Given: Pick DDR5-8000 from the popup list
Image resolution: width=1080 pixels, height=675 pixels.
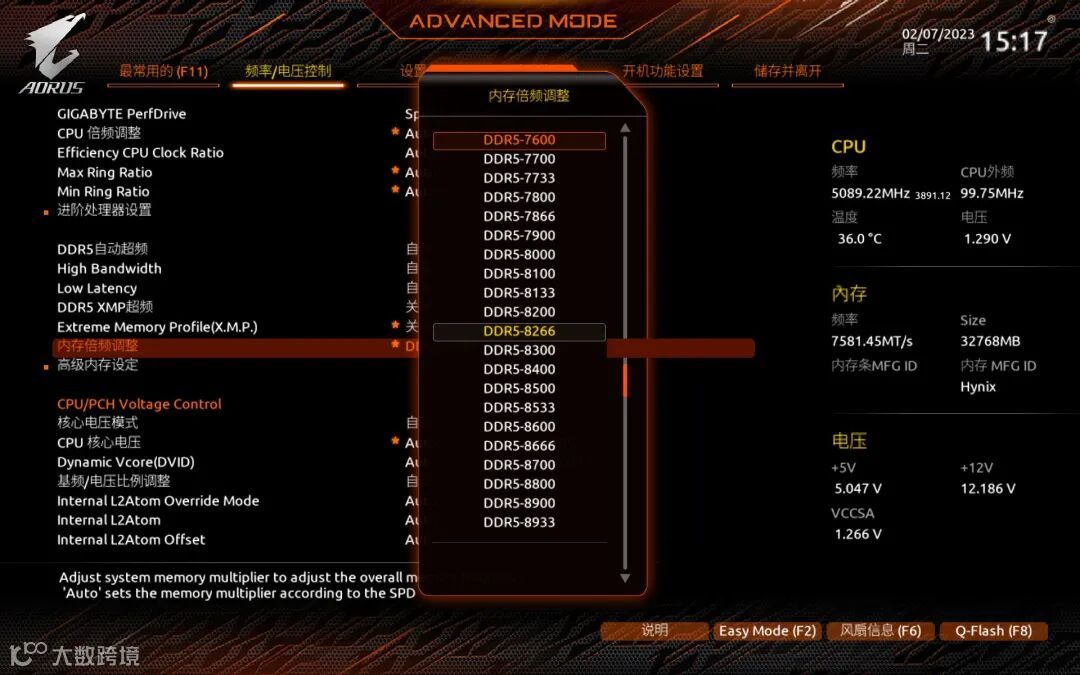Looking at the screenshot, I should [x=519, y=254].
